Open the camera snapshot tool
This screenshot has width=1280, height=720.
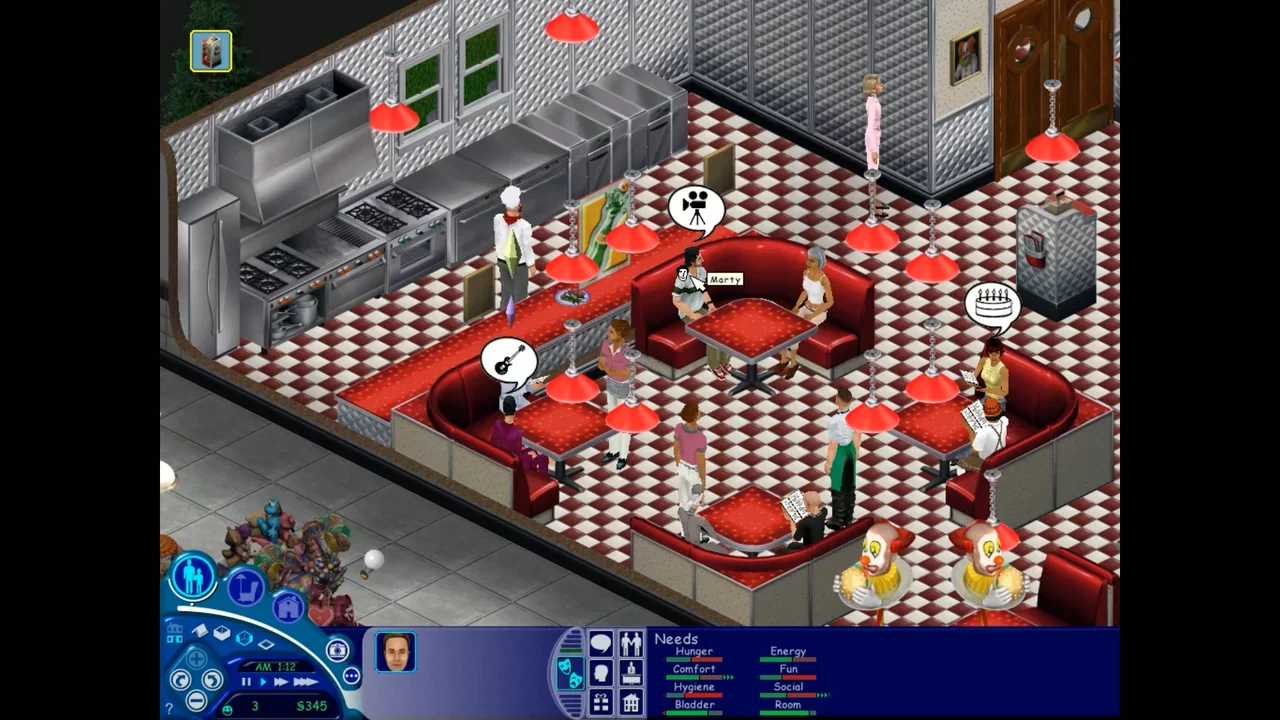point(338,650)
